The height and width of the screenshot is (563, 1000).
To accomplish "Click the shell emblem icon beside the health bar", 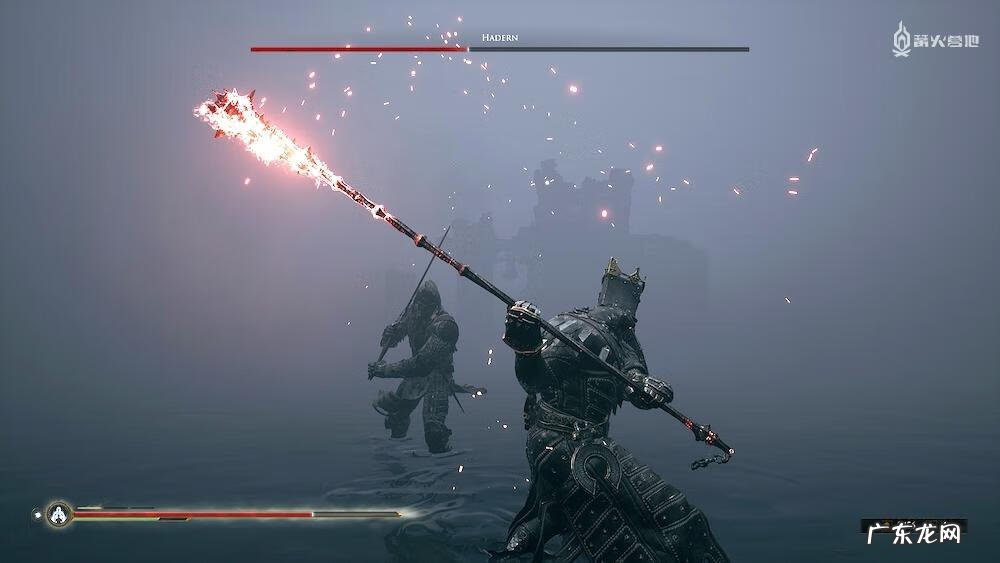I will [59, 514].
